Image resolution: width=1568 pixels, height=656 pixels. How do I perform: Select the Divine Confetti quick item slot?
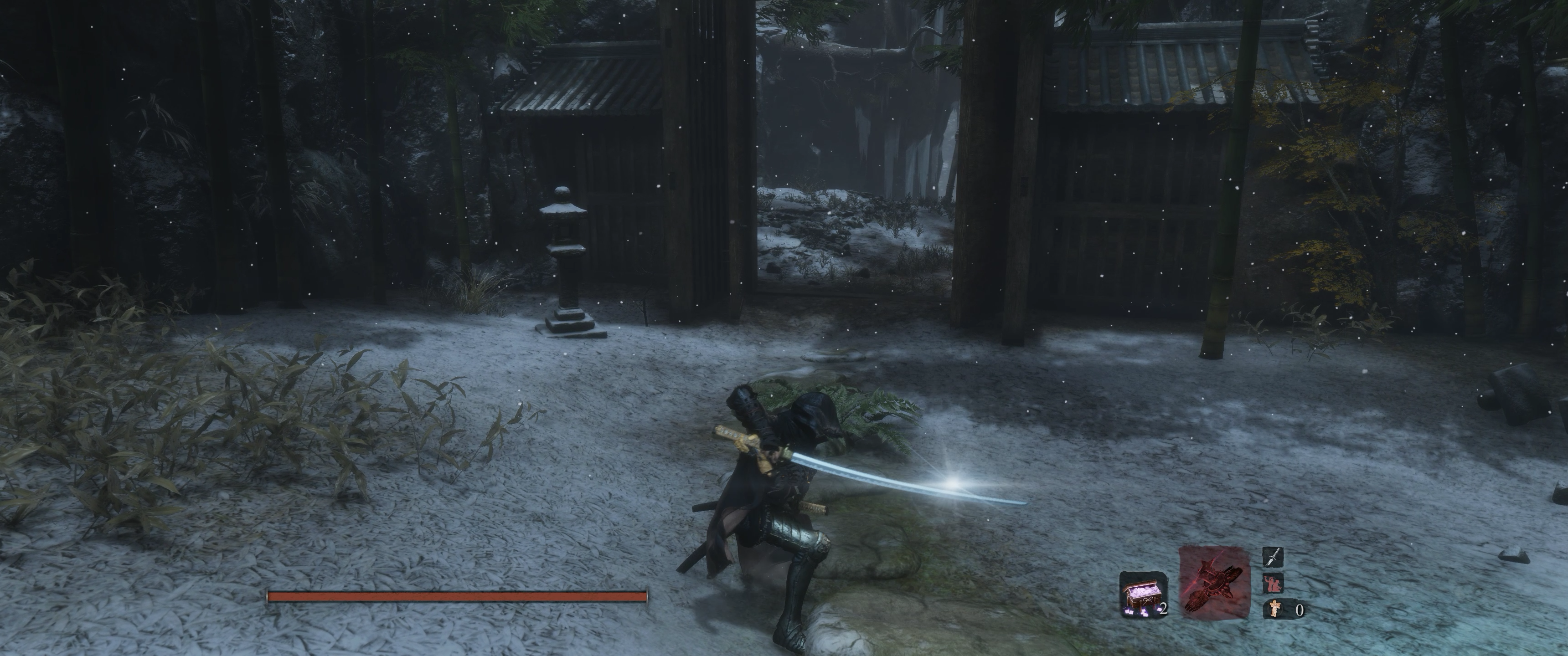point(1143,594)
